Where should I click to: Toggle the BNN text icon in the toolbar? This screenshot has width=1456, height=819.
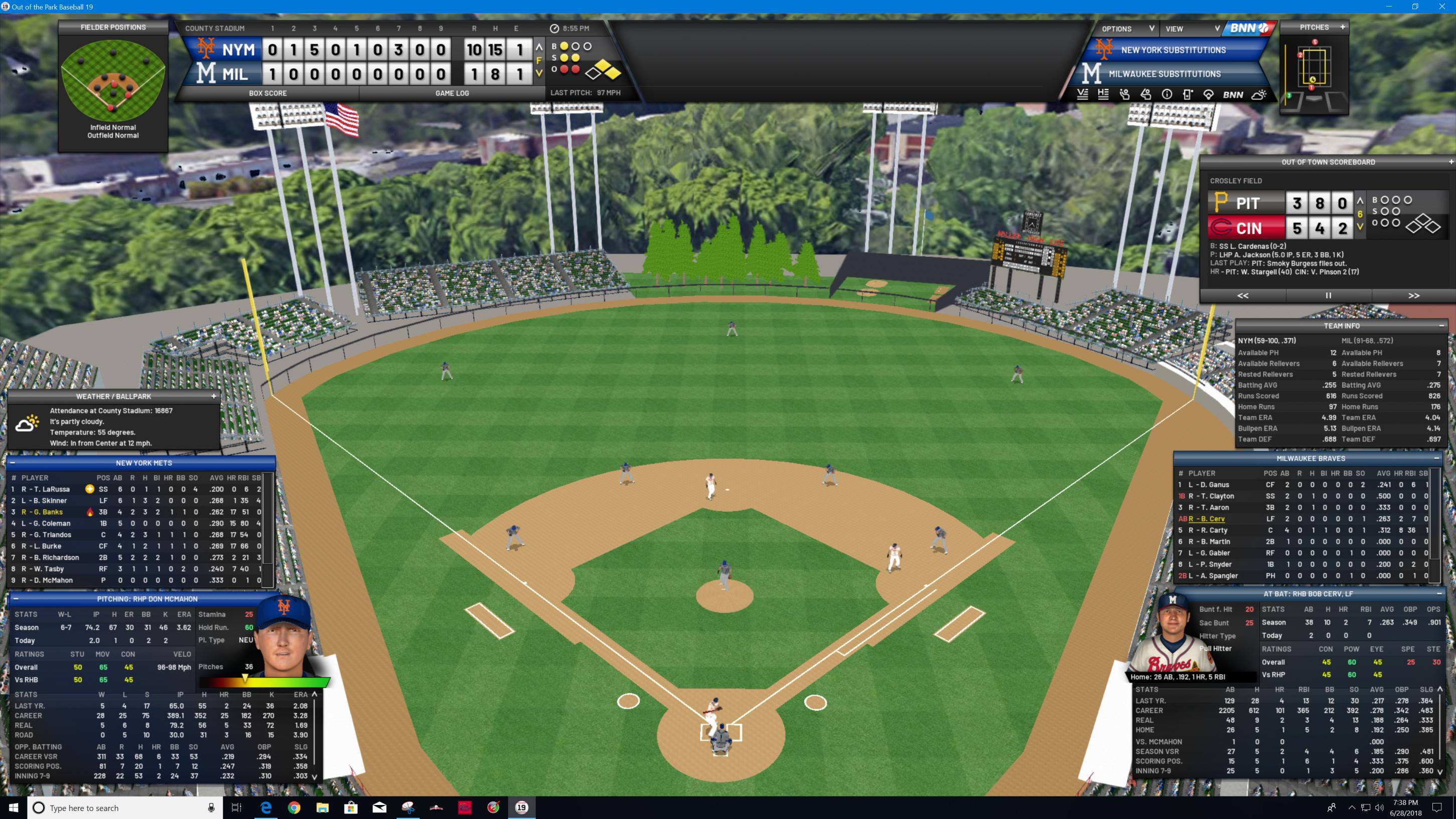pos(1233,95)
